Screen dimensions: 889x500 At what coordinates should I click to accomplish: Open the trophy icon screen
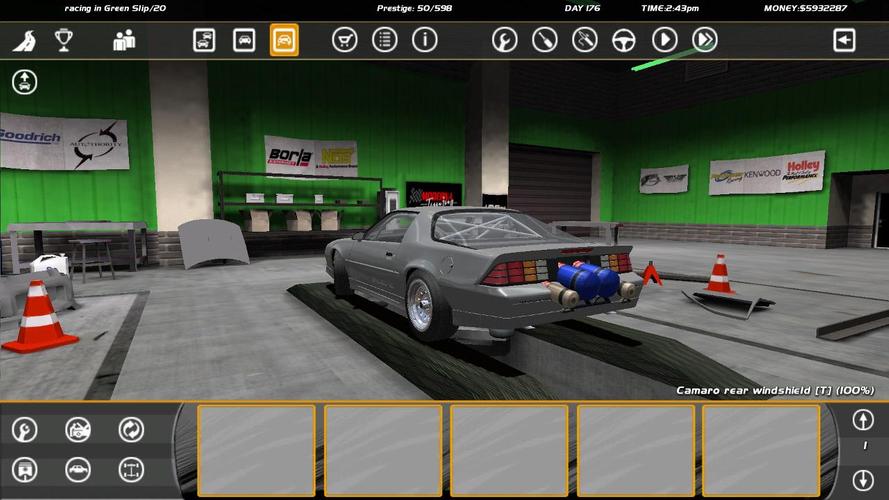(x=64, y=40)
